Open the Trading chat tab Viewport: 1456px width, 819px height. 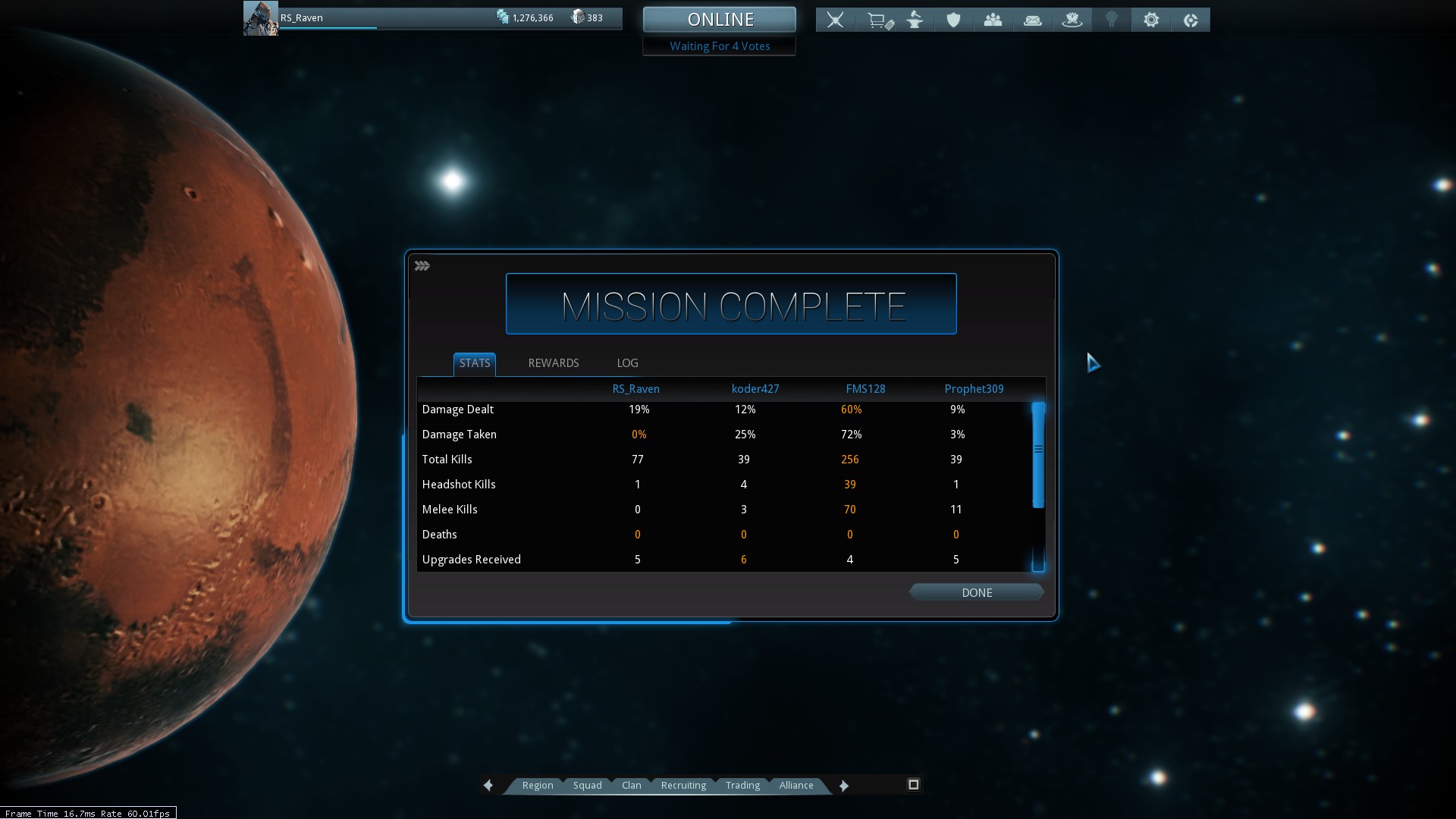[x=742, y=786]
